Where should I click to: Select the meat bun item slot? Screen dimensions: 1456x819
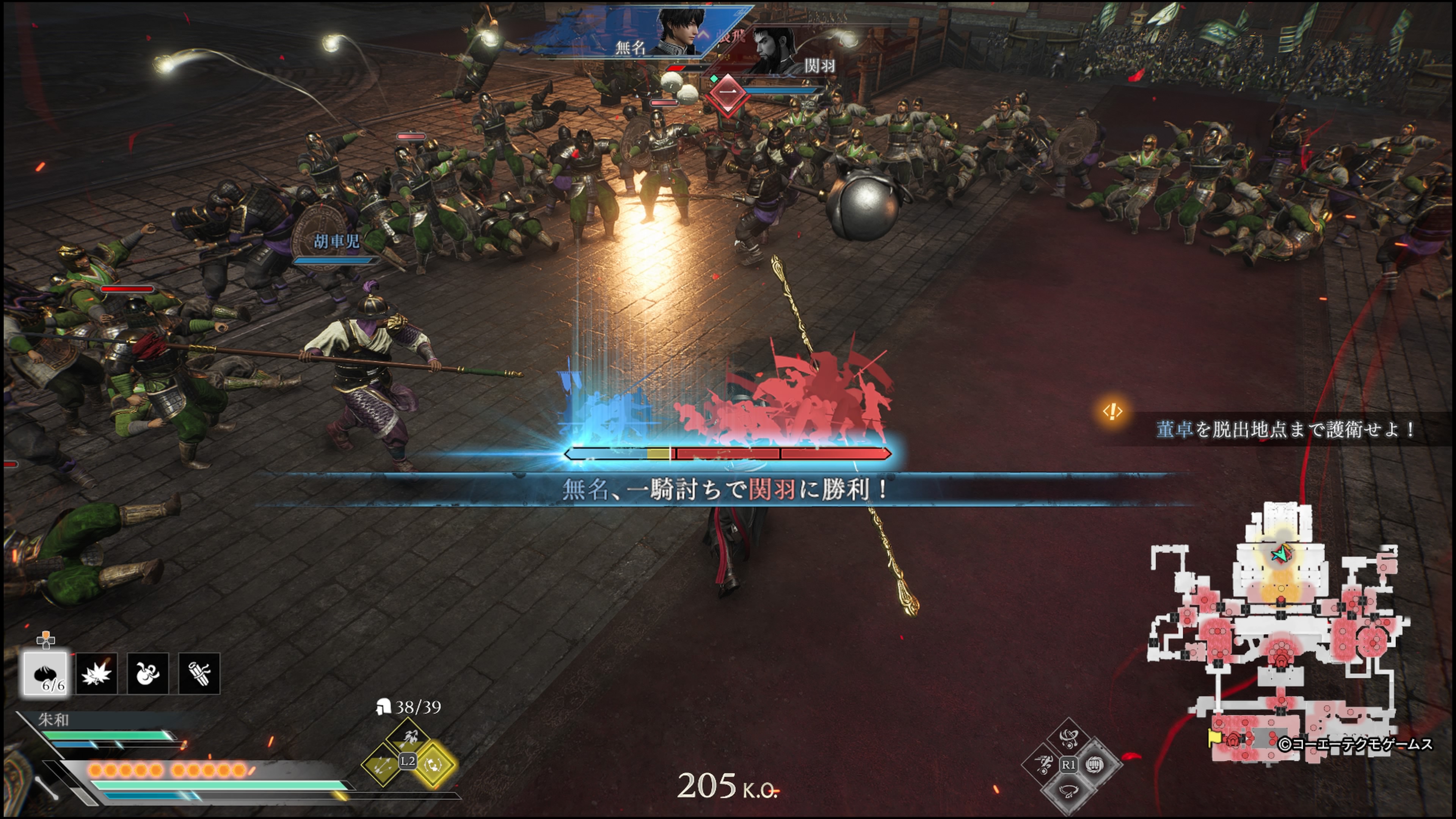pos(46,673)
